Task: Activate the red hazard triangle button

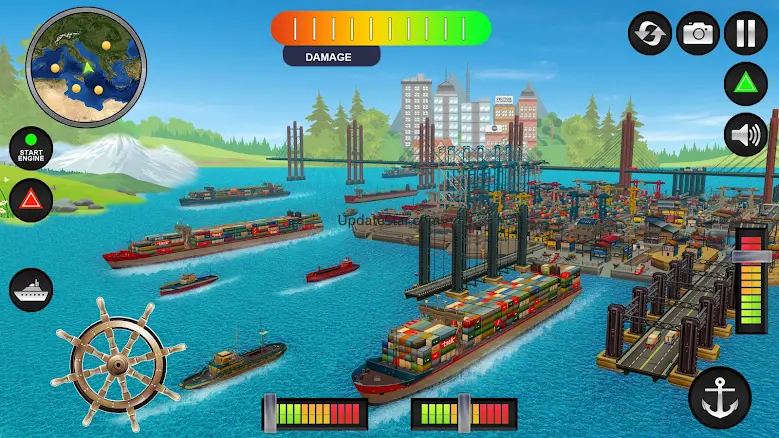Action: (x=31, y=200)
